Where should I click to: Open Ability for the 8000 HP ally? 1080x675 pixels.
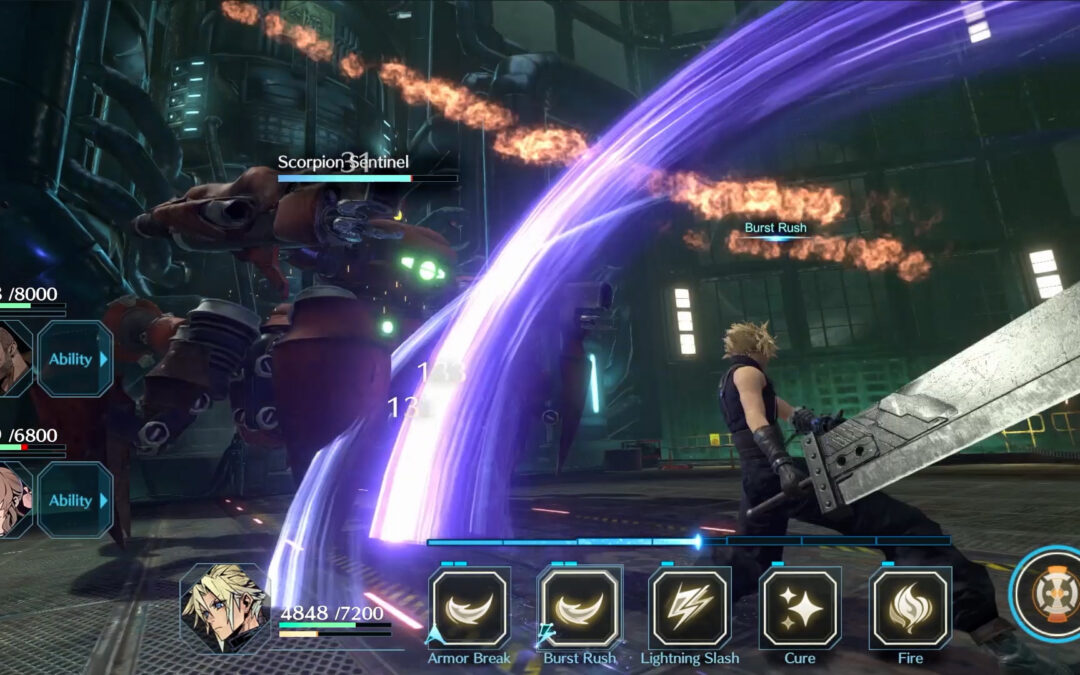[x=75, y=359]
